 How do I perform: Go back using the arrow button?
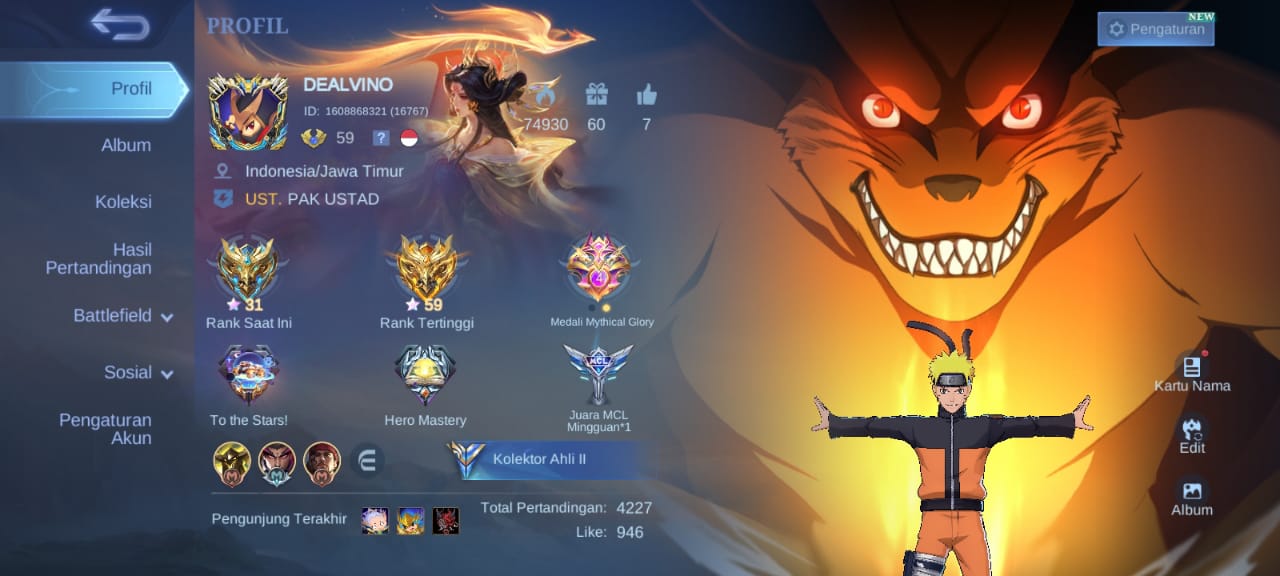119,24
